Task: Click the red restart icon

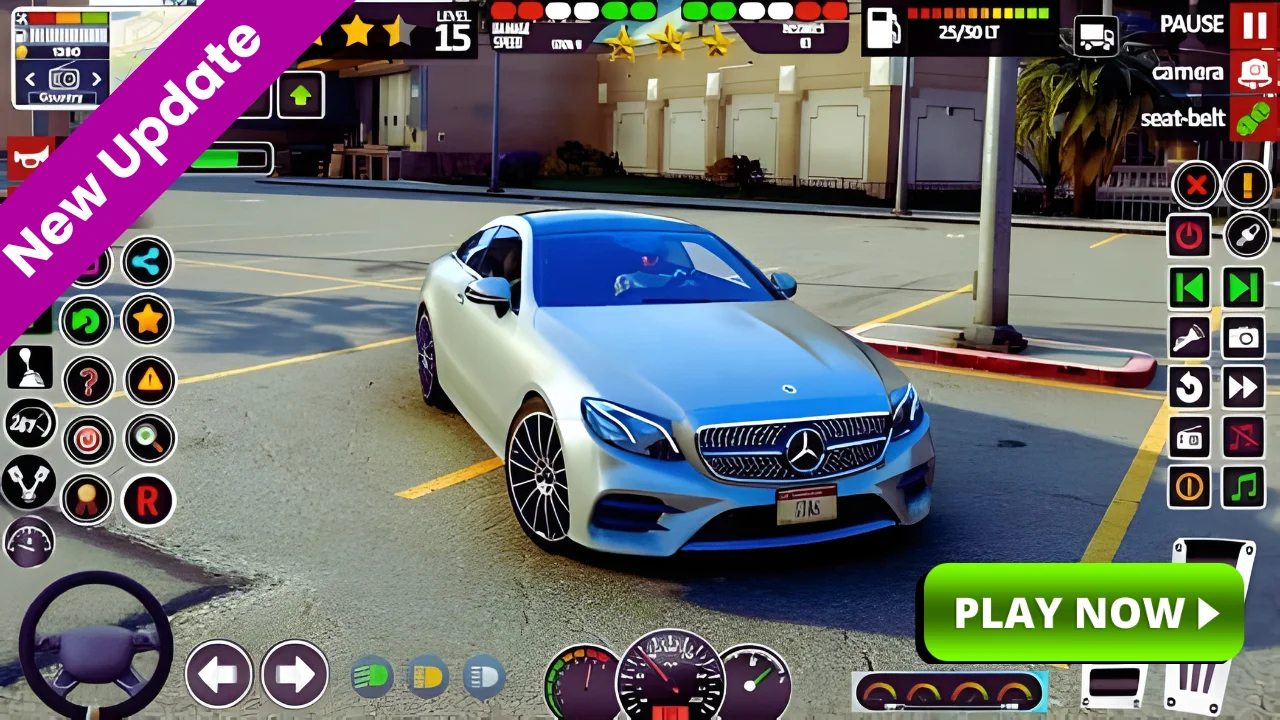Action: click(x=147, y=501)
